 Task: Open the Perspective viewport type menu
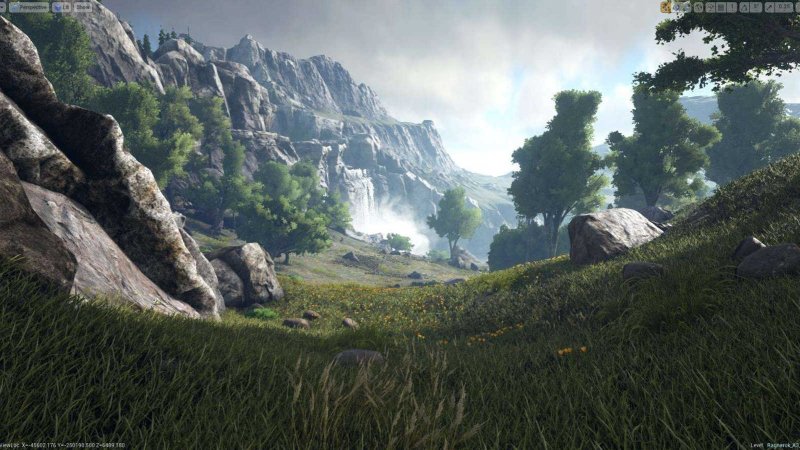click(x=29, y=6)
